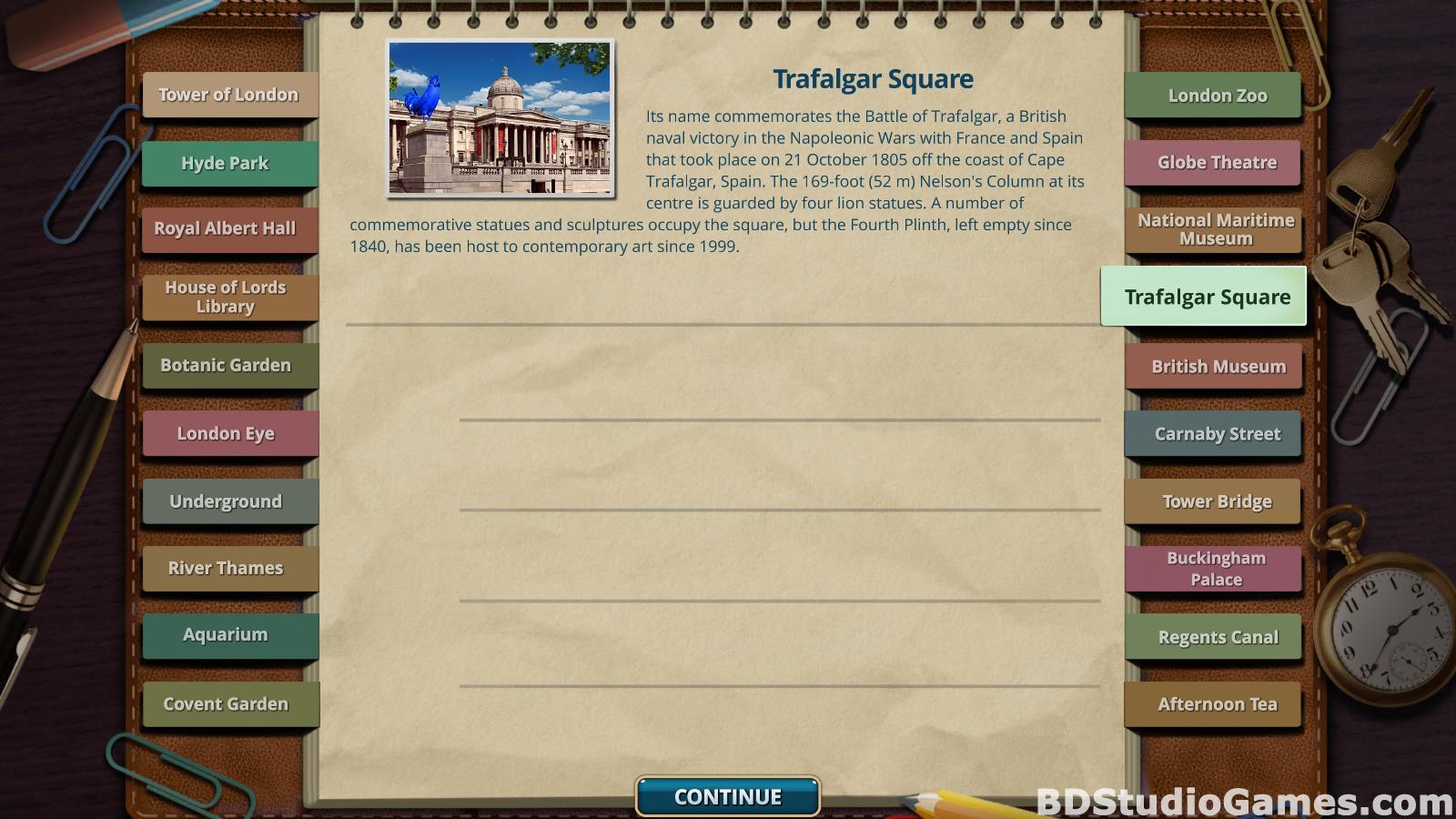Viewport: 1456px width, 819px height.
Task: View the Trafalgar Square photo thumbnail
Action: click(500, 117)
